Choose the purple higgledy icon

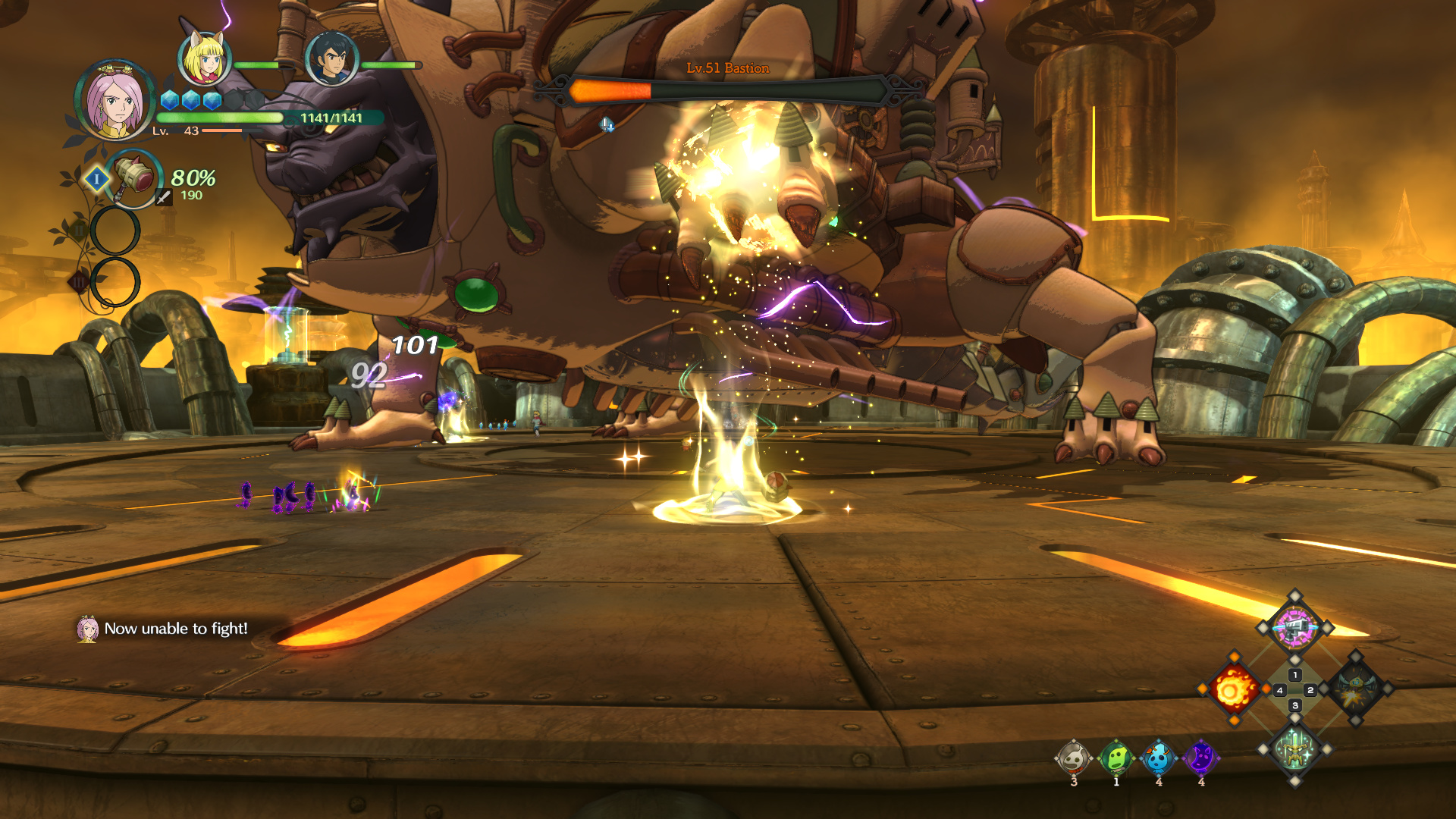(x=1200, y=758)
